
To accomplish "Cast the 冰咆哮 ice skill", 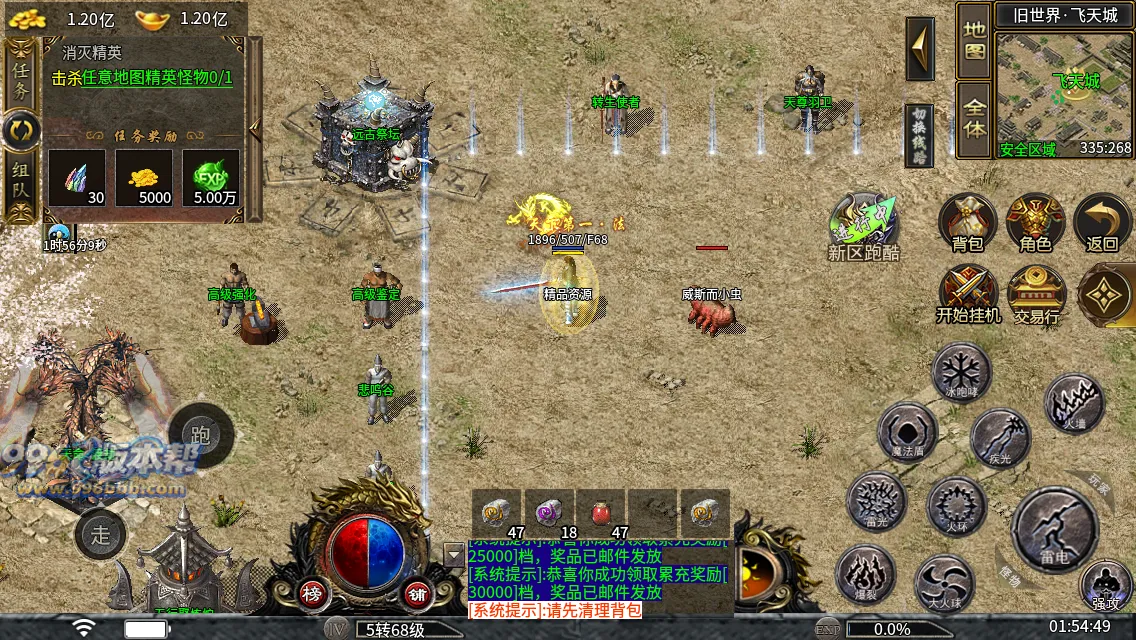I will [x=961, y=371].
